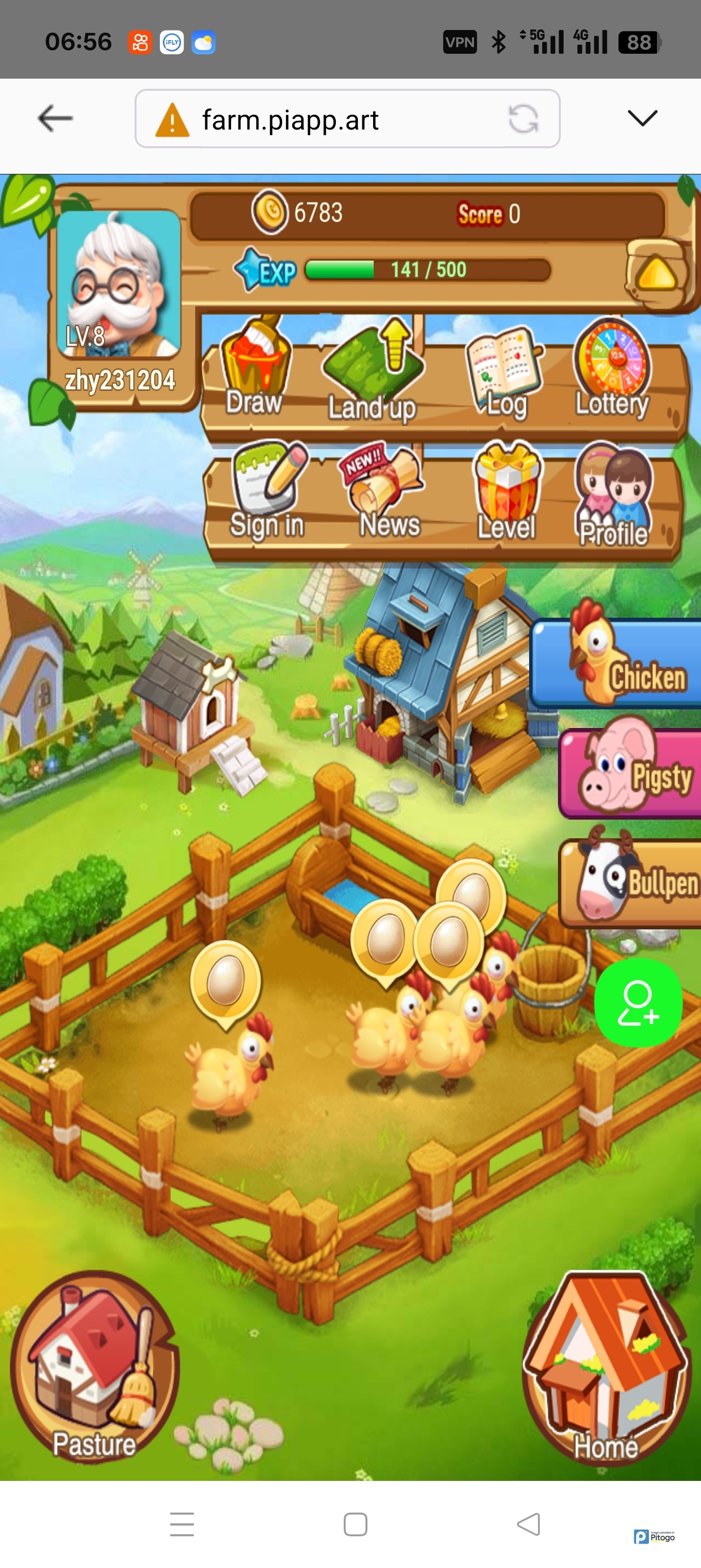
Task: Collapse the menu with yellow arrow button
Action: (x=657, y=274)
